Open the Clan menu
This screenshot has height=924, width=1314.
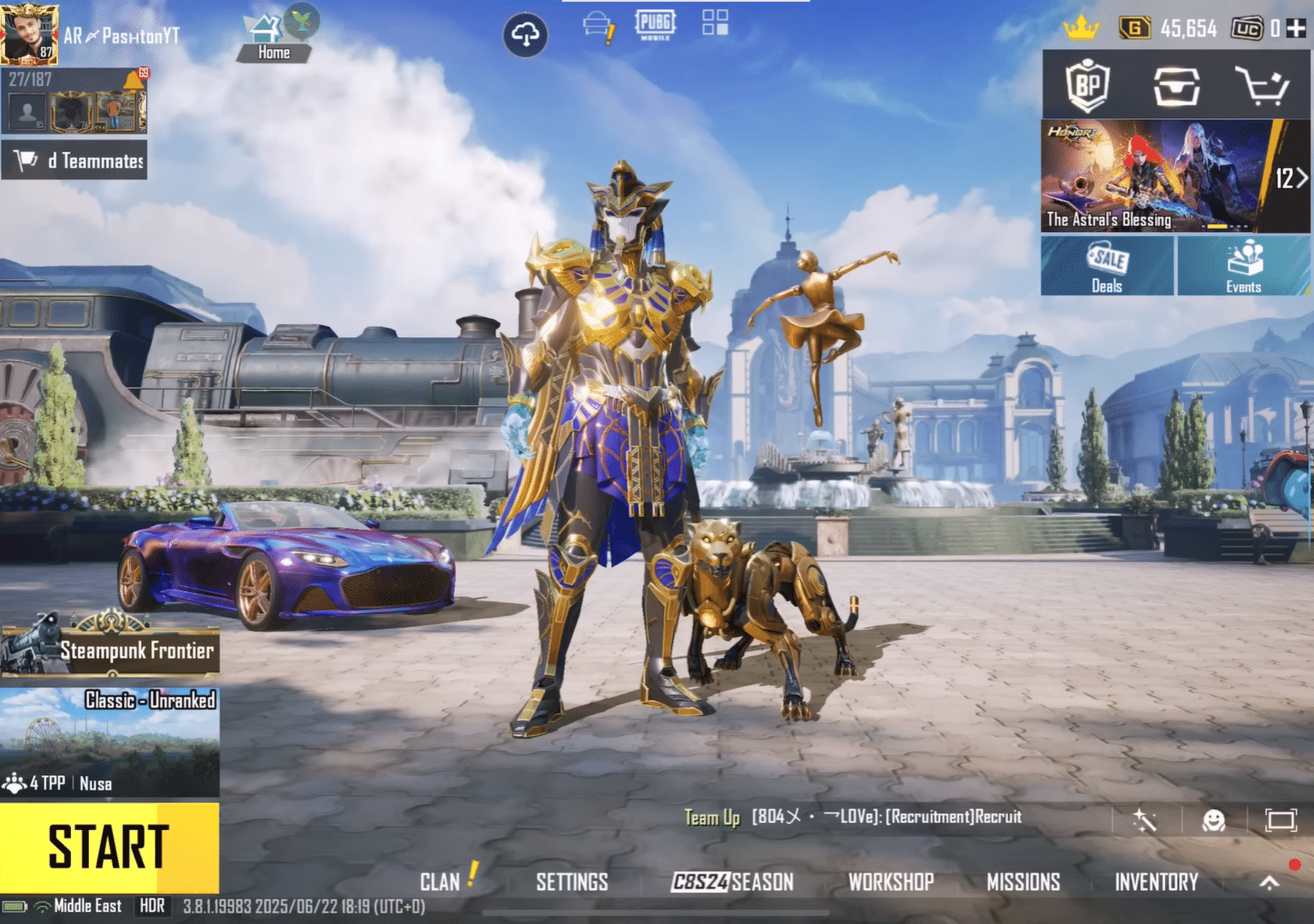(x=441, y=882)
